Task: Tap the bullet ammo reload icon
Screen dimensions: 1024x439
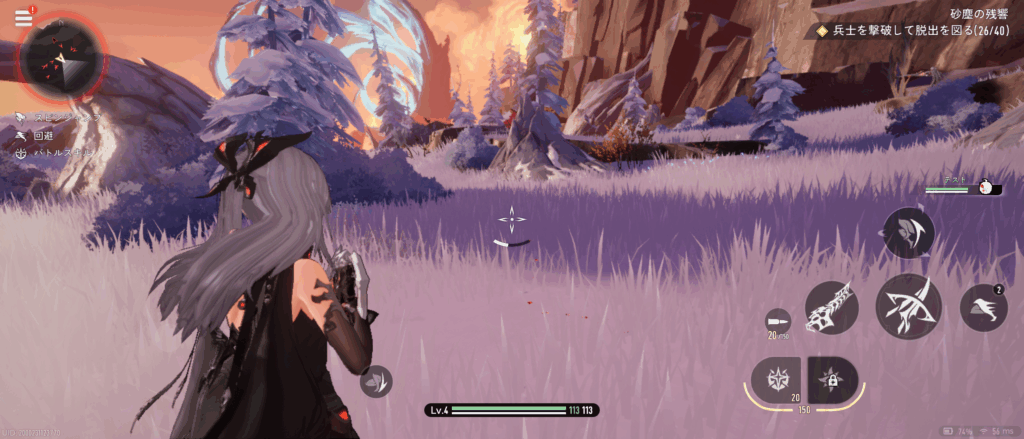Action: coord(775,322)
